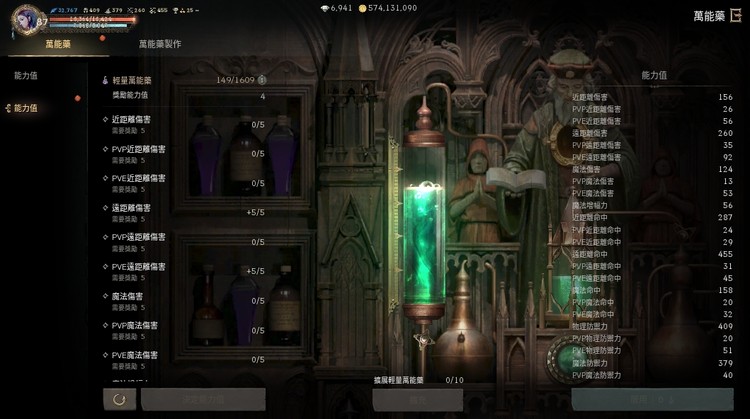This screenshot has height=419, width=750.
Task: Click the info icon next to 149/1609
Action: pyautogui.click(x=262, y=79)
